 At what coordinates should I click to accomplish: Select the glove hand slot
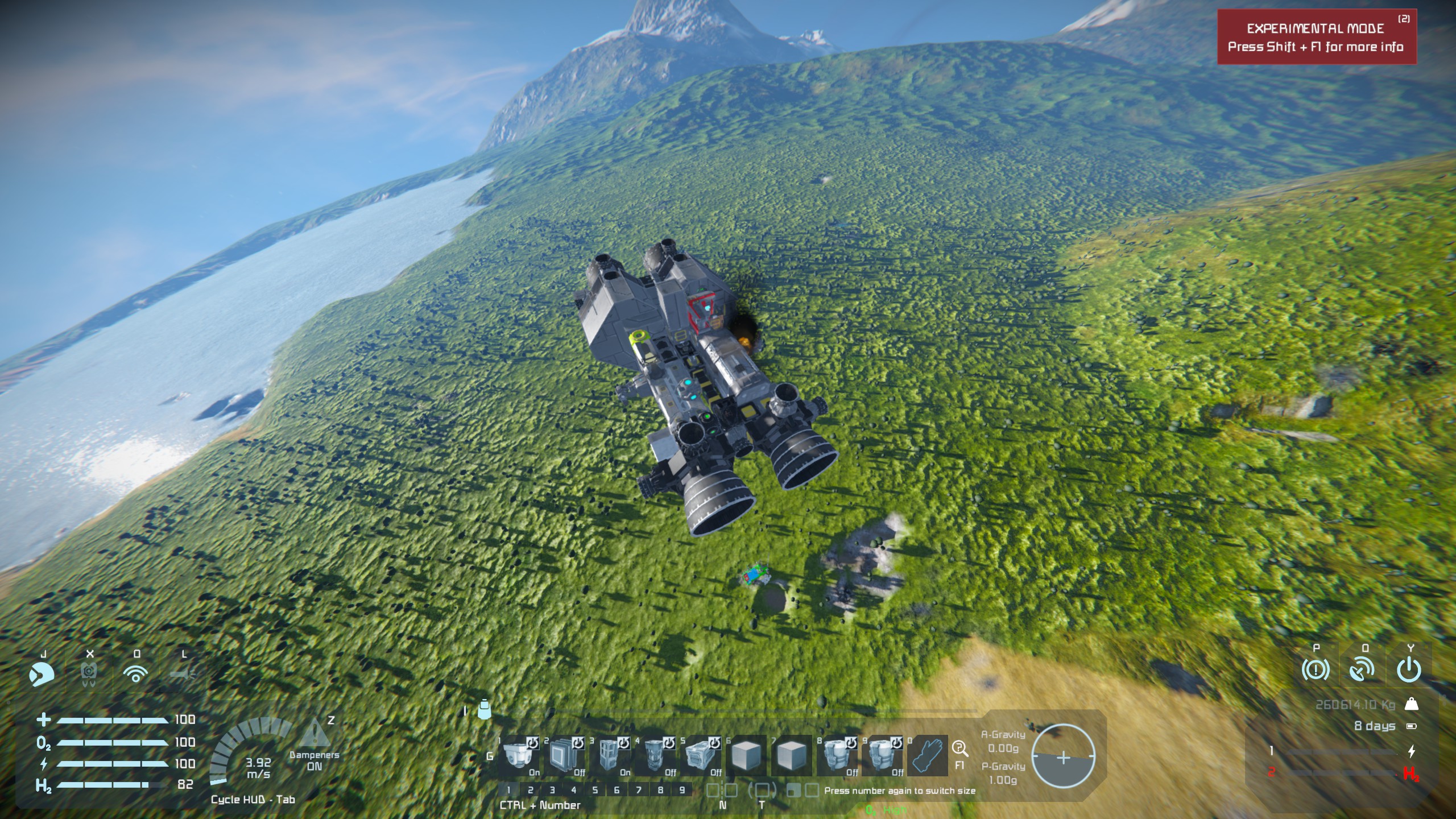(927, 755)
